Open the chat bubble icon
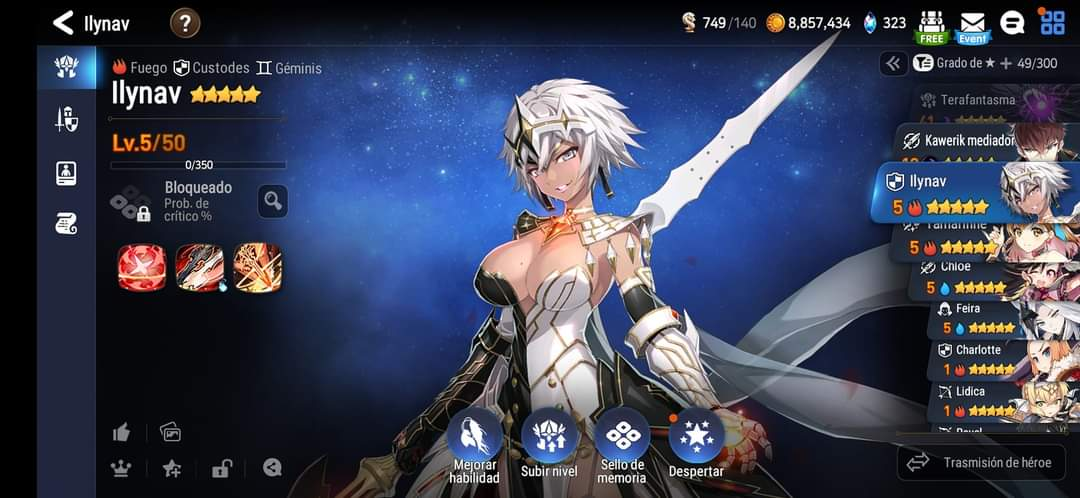Image resolution: width=1080 pixels, height=498 pixels. click(1012, 23)
